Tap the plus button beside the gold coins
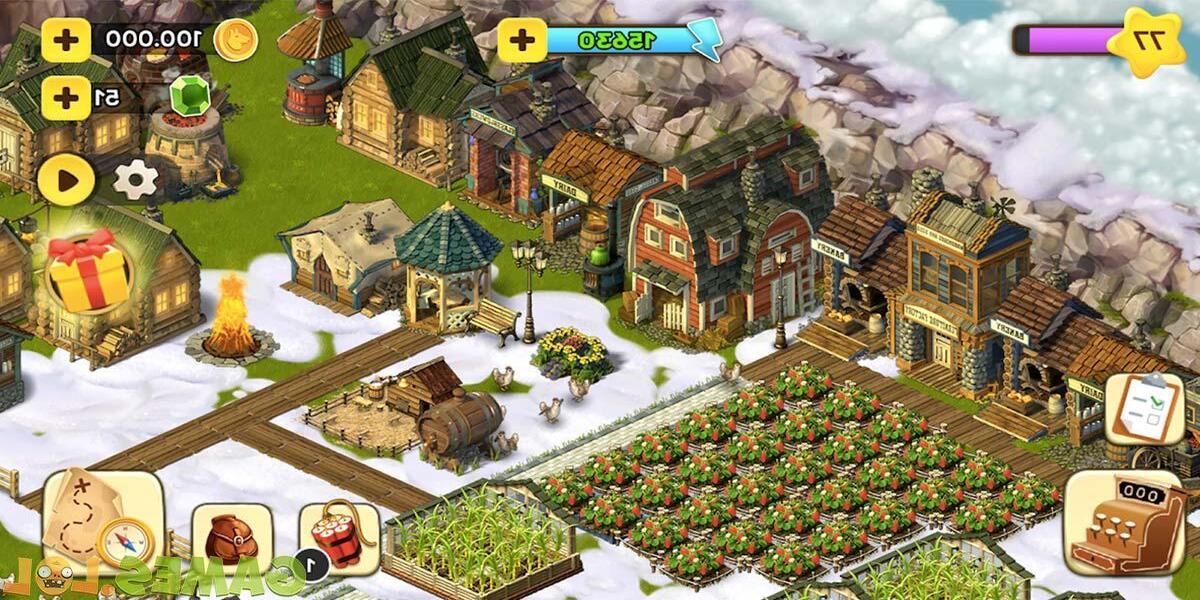This screenshot has height=600, width=1200. click(66, 40)
